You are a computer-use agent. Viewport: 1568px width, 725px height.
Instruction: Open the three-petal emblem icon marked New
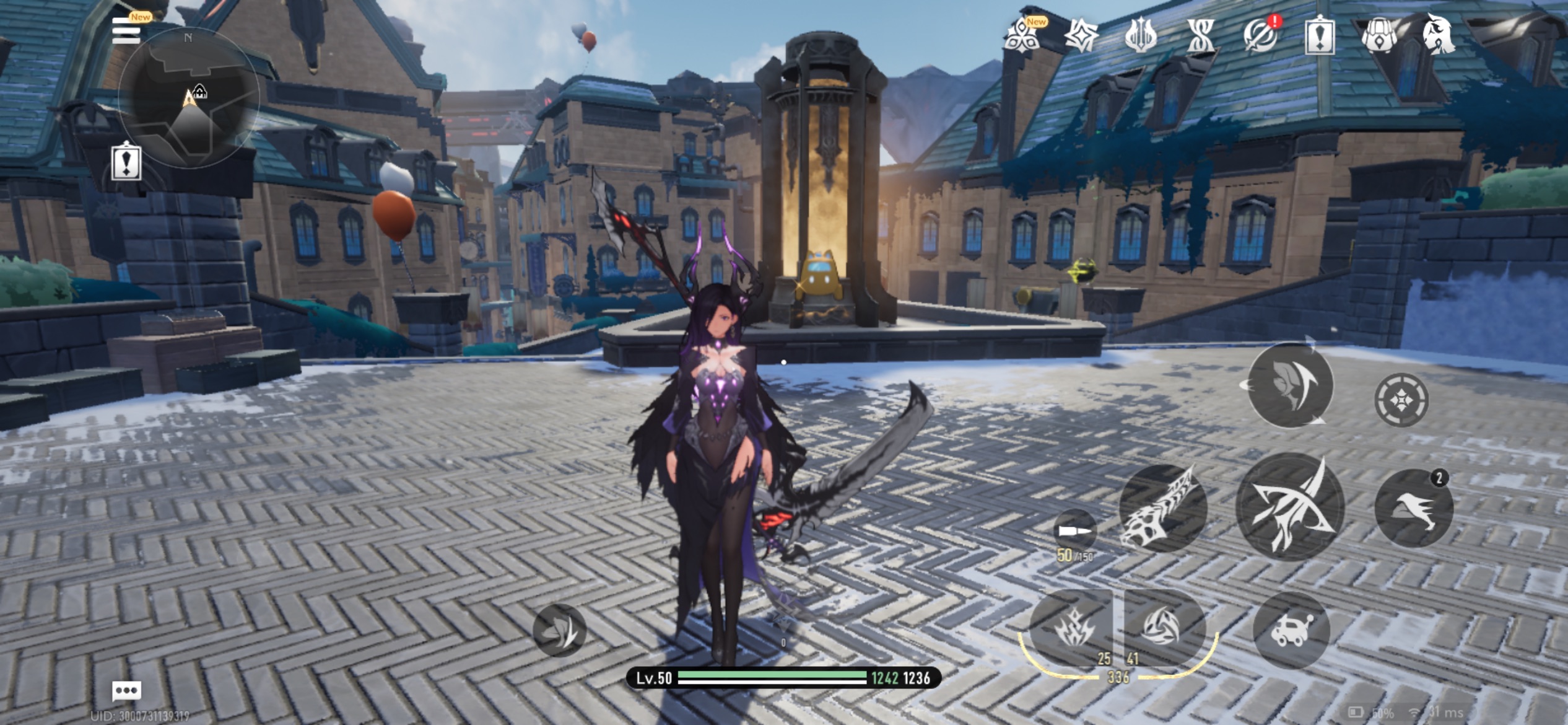coord(1022,35)
